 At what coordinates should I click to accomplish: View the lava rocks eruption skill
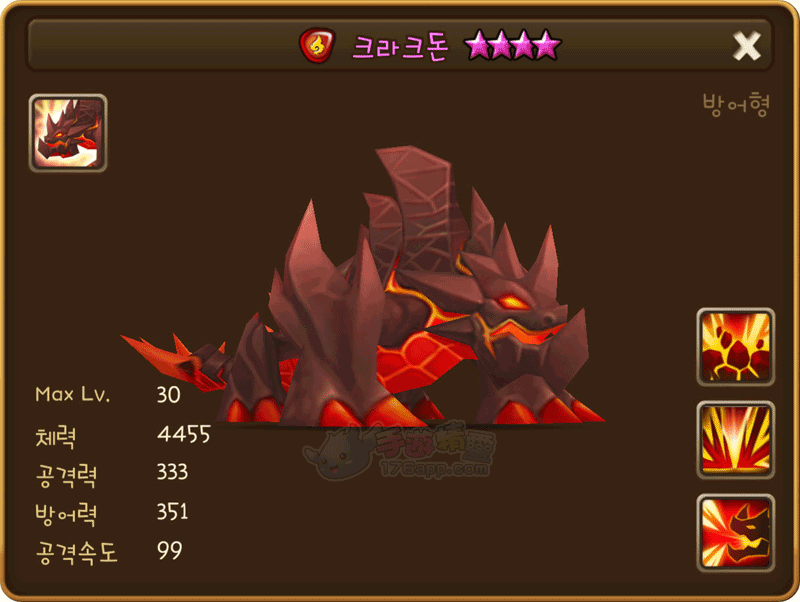click(x=736, y=346)
